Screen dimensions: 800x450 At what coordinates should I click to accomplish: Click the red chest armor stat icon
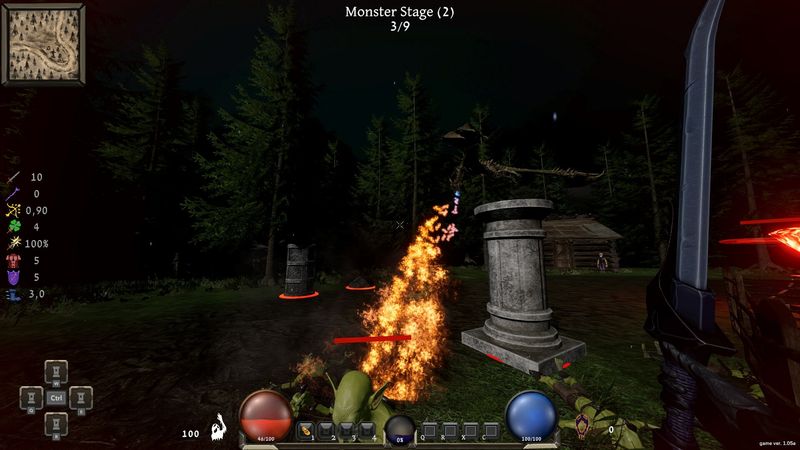tap(12, 260)
